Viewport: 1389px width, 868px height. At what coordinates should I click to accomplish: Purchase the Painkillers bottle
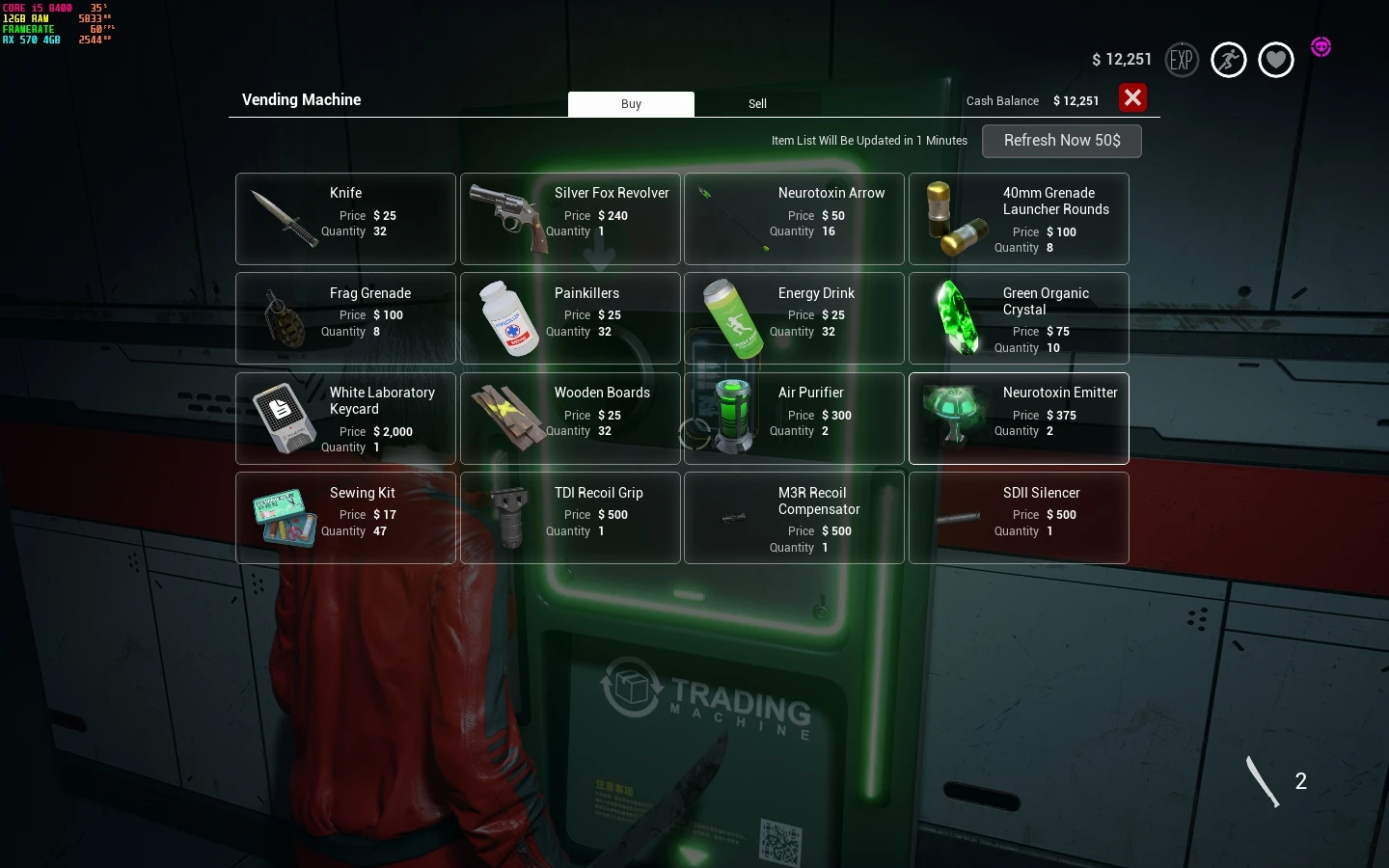pos(570,318)
